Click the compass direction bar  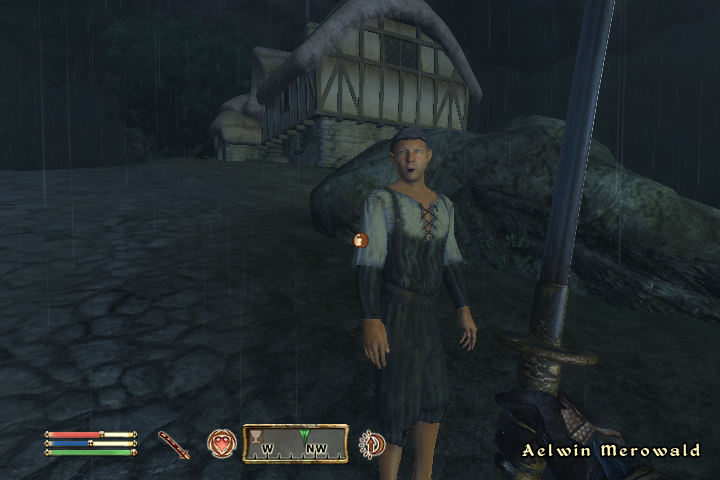(295, 443)
